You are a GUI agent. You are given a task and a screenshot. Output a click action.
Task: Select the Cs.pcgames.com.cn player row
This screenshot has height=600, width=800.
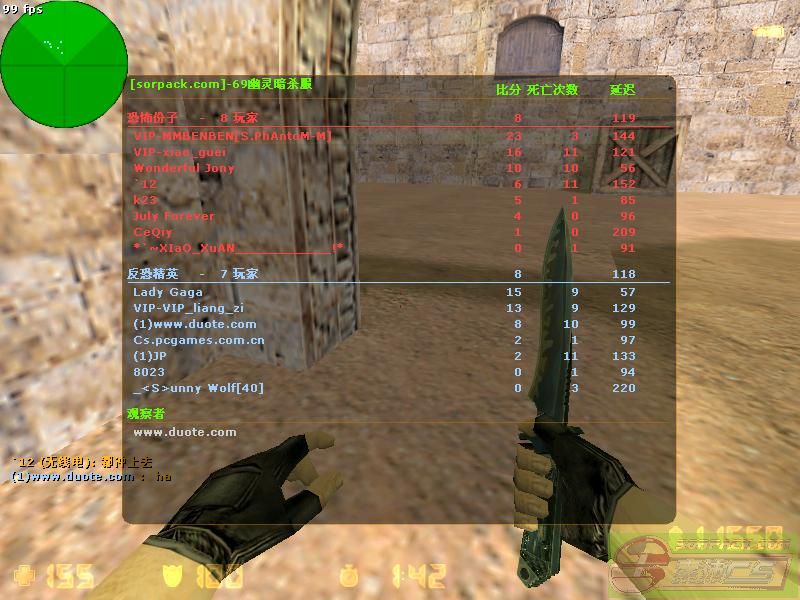pos(198,340)
